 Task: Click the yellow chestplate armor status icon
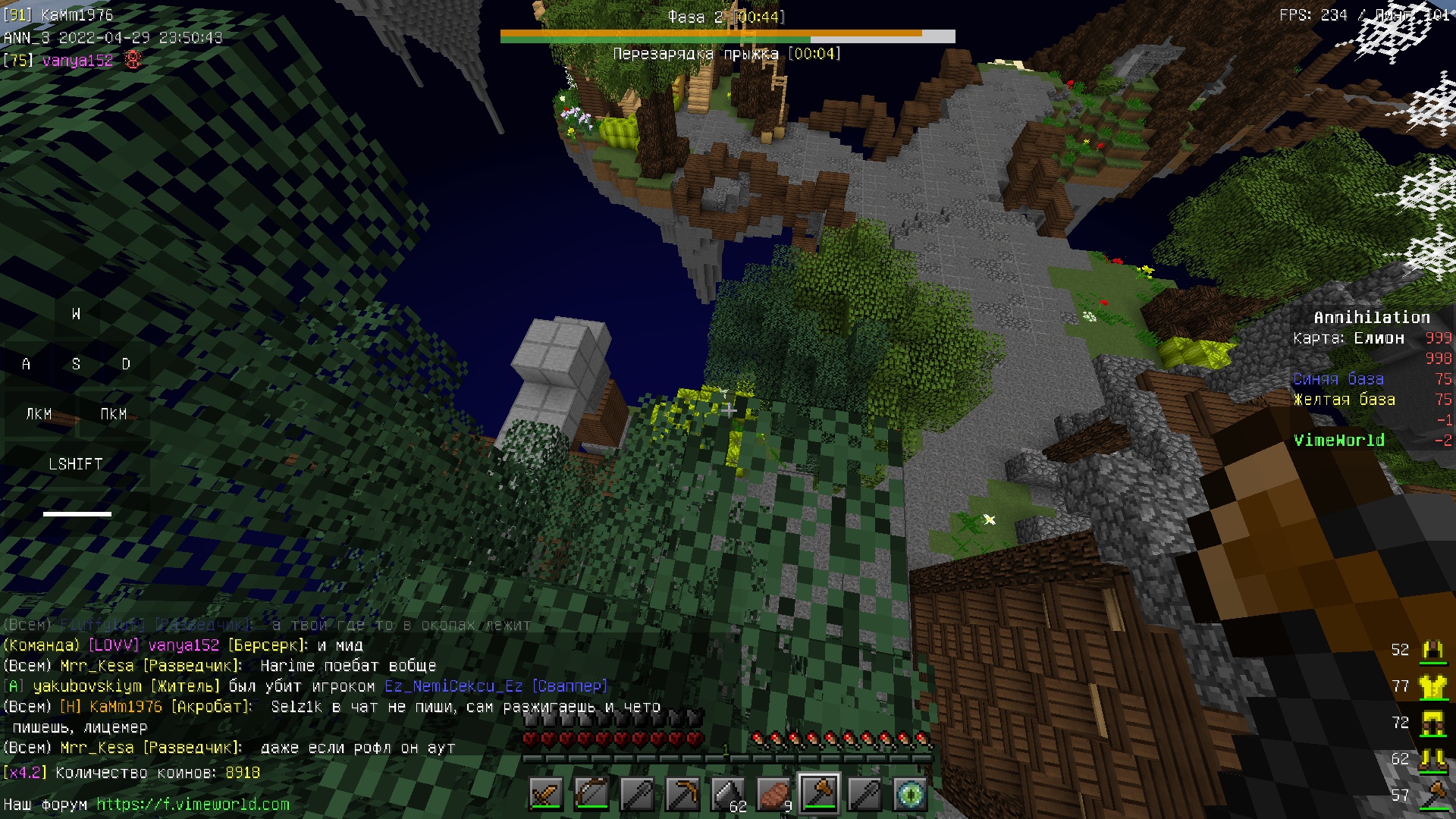tap(1432, 686)
